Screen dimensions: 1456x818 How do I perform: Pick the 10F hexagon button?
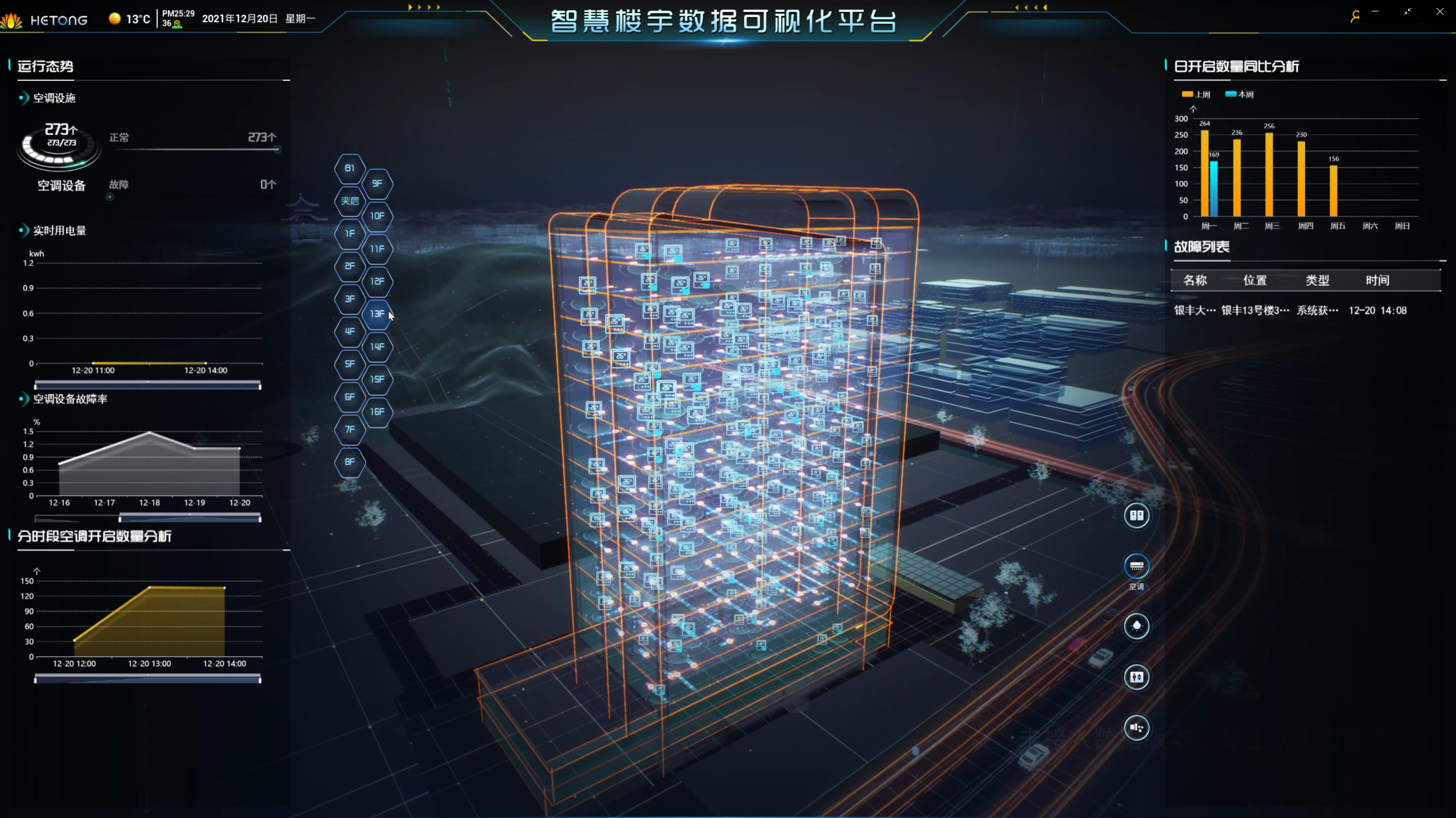click(377, 216)
